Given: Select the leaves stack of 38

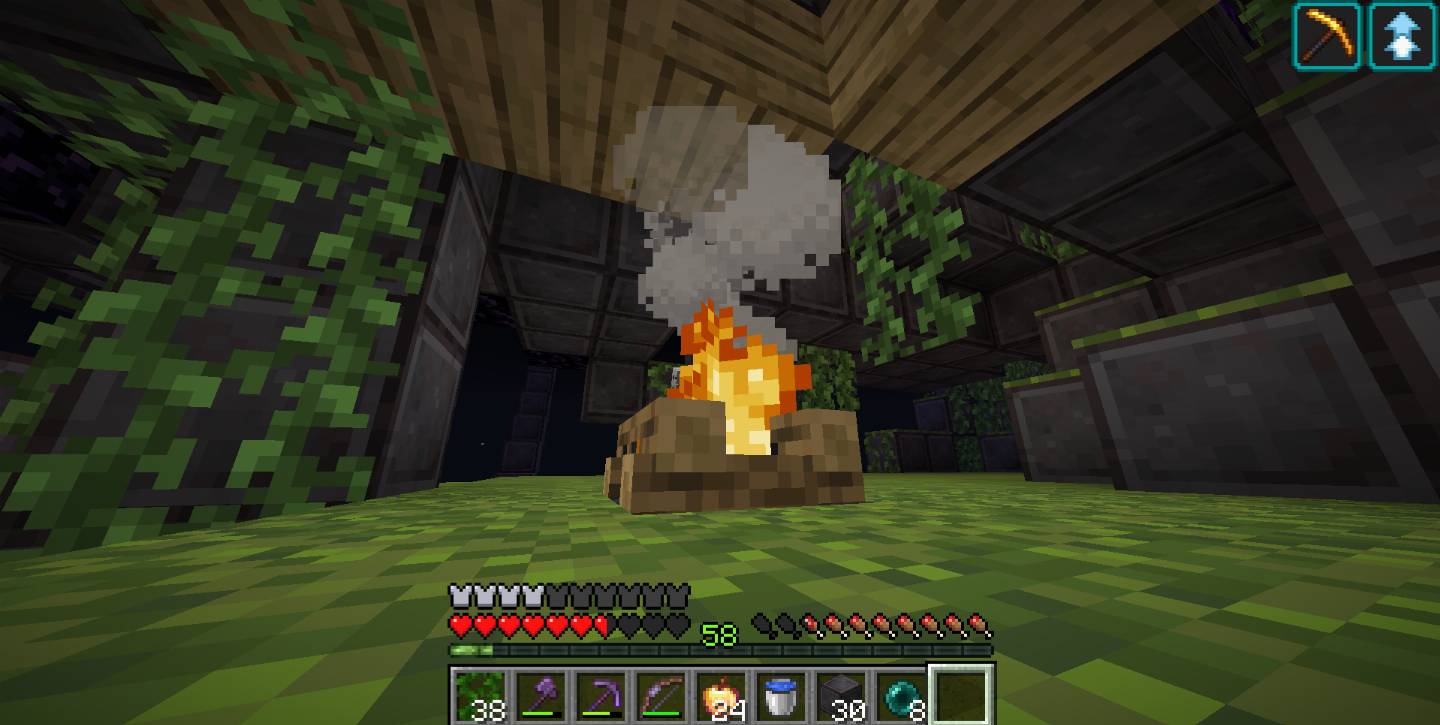Looking at the screenshot, I should (x=480, y=695).
